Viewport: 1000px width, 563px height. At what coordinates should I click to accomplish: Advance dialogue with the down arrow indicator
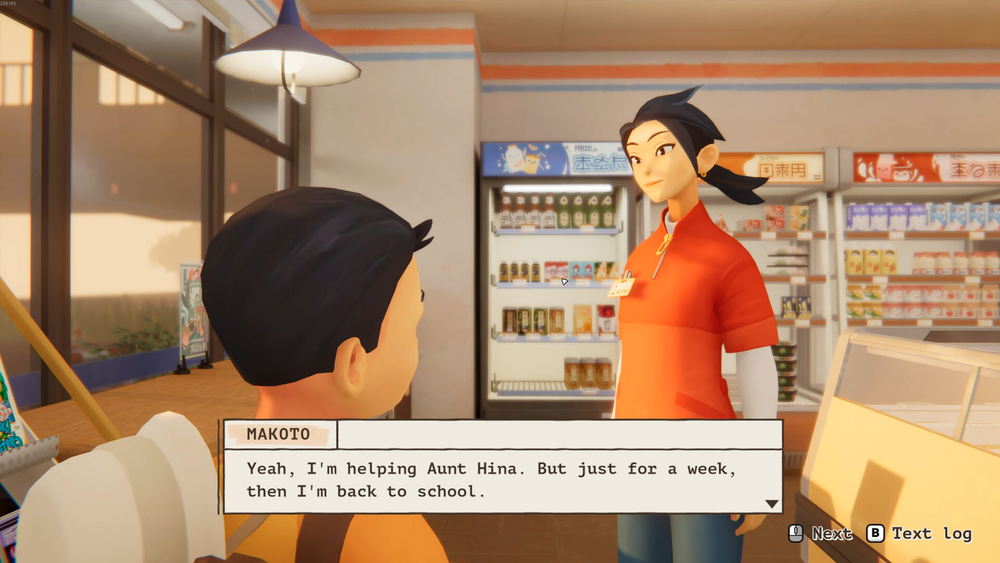(771, 504)
